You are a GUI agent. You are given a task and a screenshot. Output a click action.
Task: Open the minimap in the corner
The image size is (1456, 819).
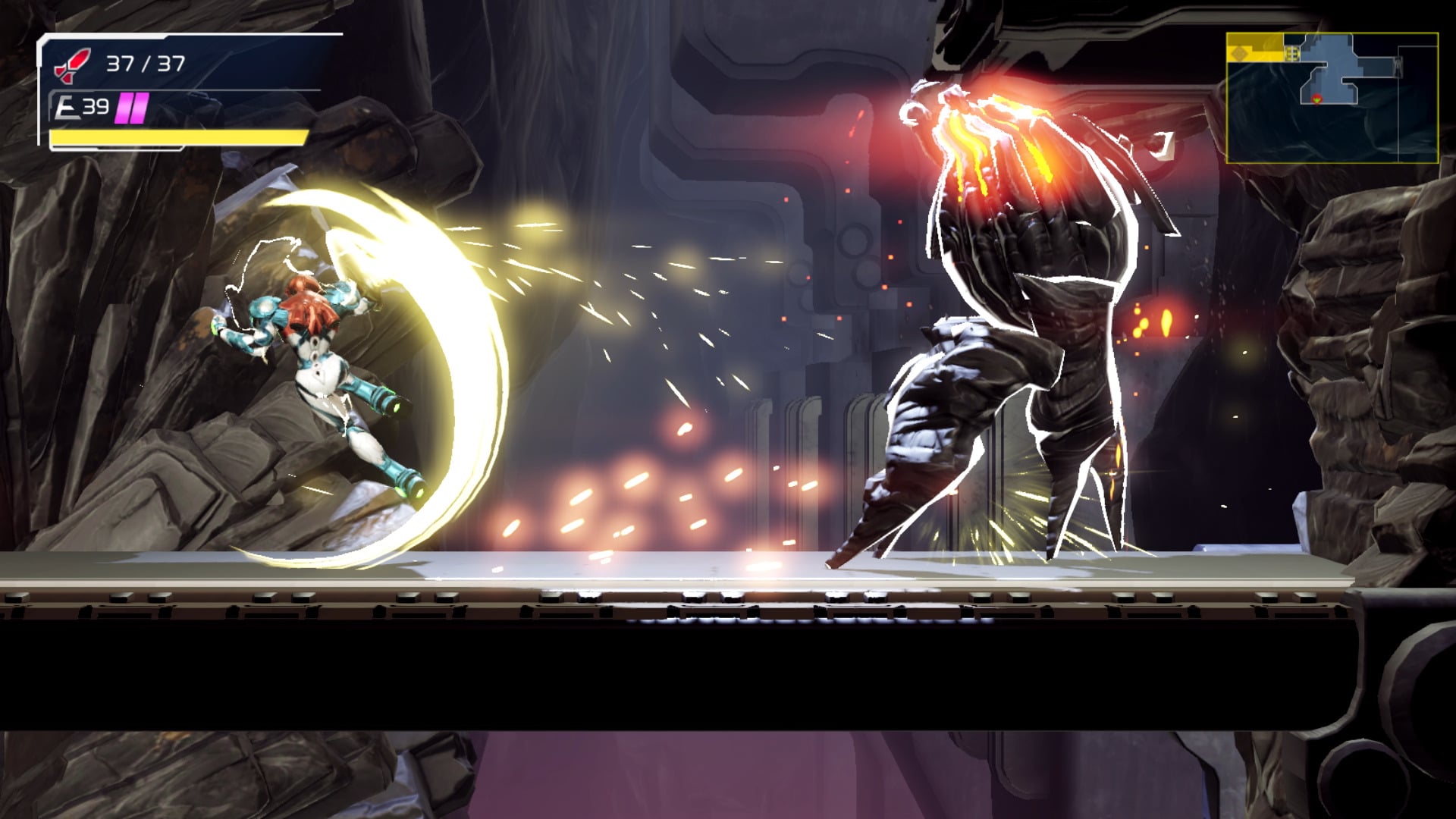pyautogui.click(x=1332, y=98)
